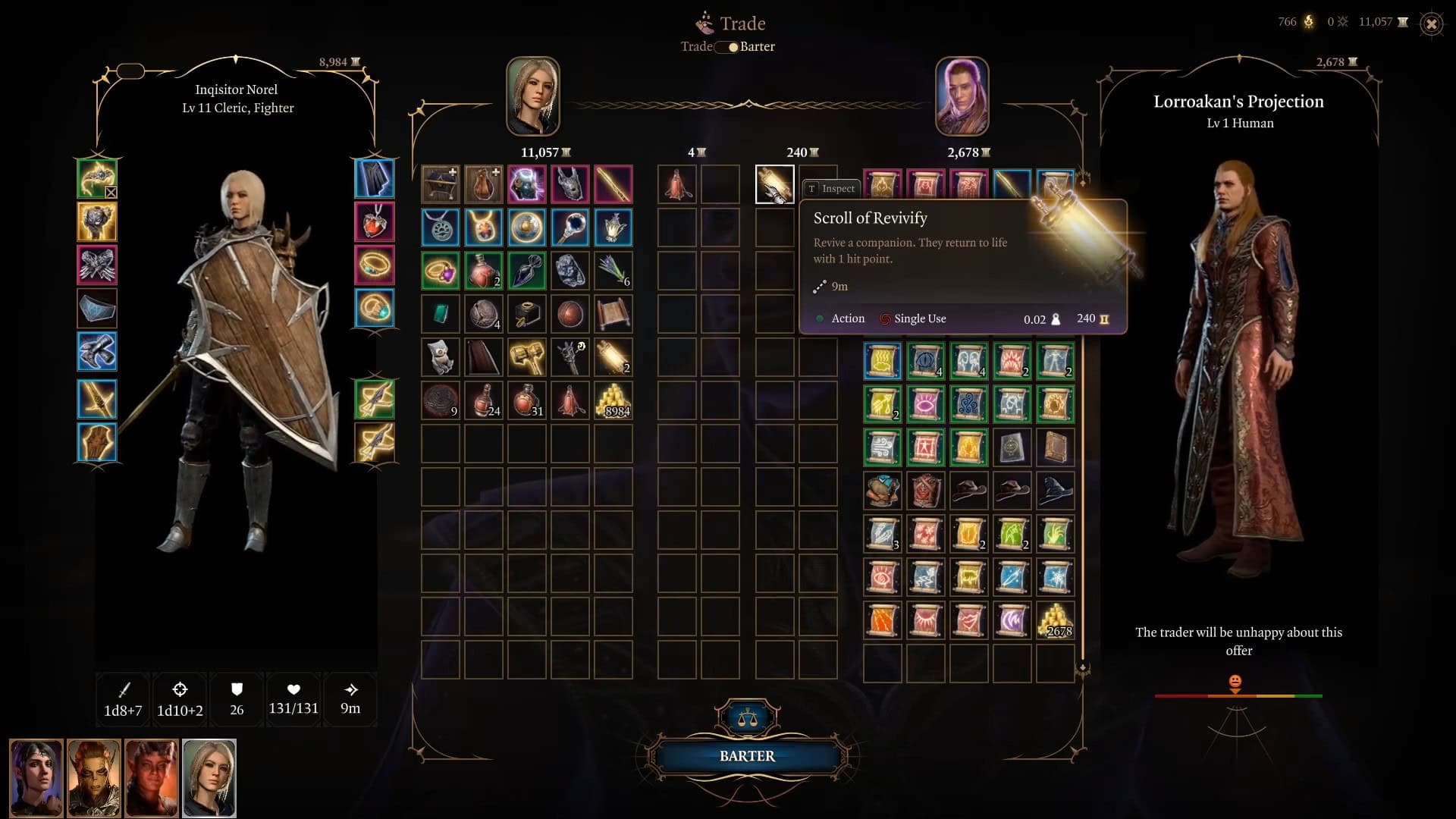Viewport: 1456px width, 819px height.
Task: Select the trader's blue wizard hat
Action: click(1055, 491)
